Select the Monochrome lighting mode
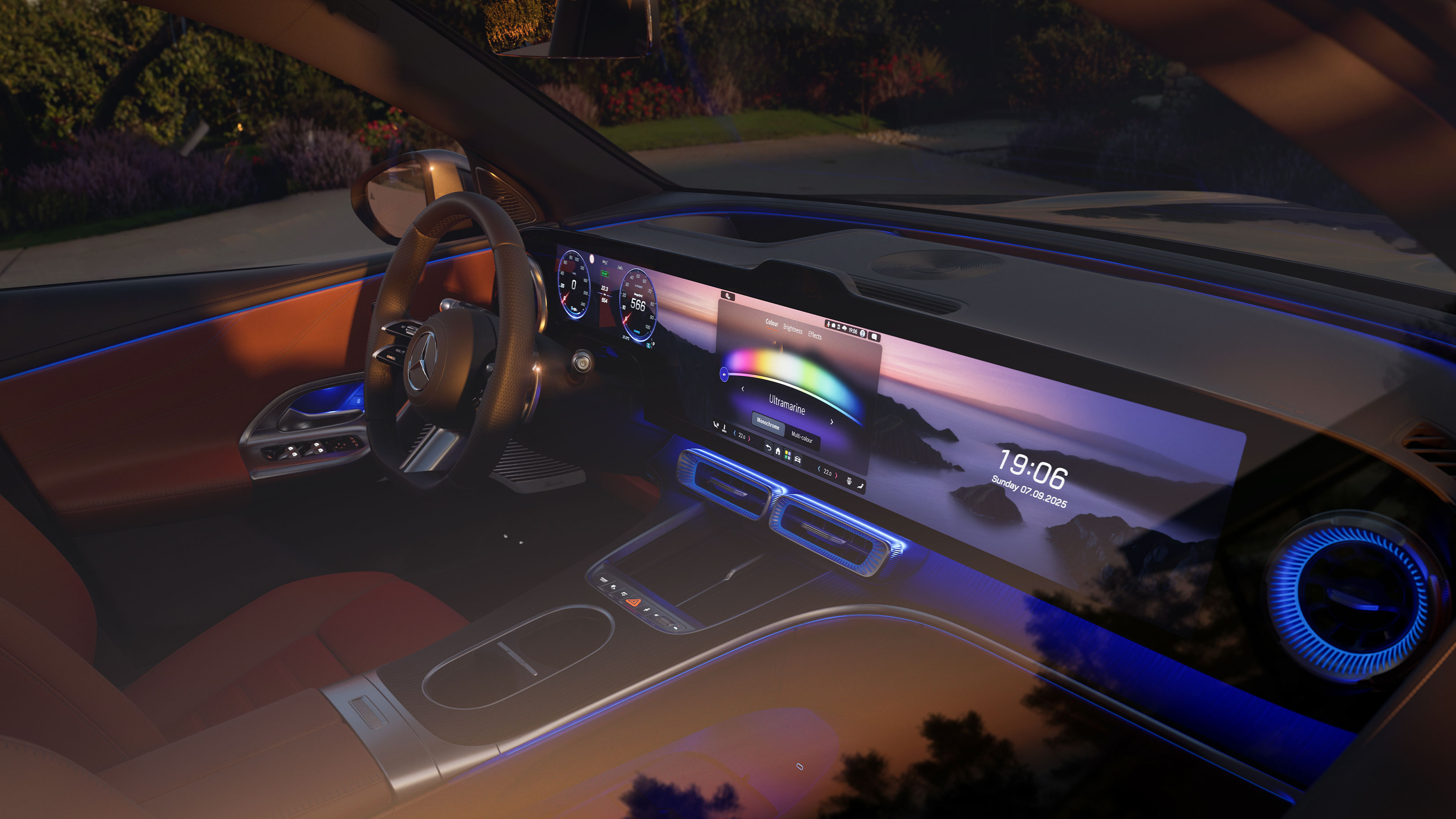This screenshot has height=819, width=1456. point(768,423)
